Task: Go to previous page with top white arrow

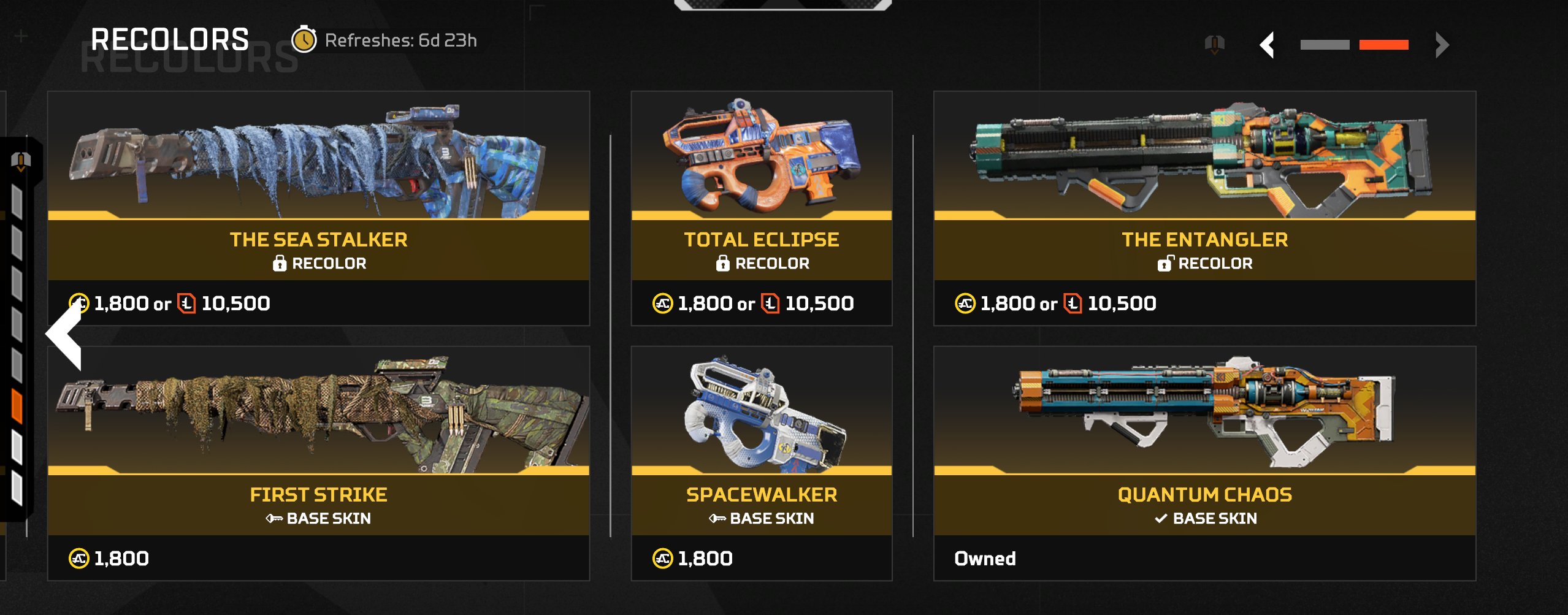Action: (1268, 45)
